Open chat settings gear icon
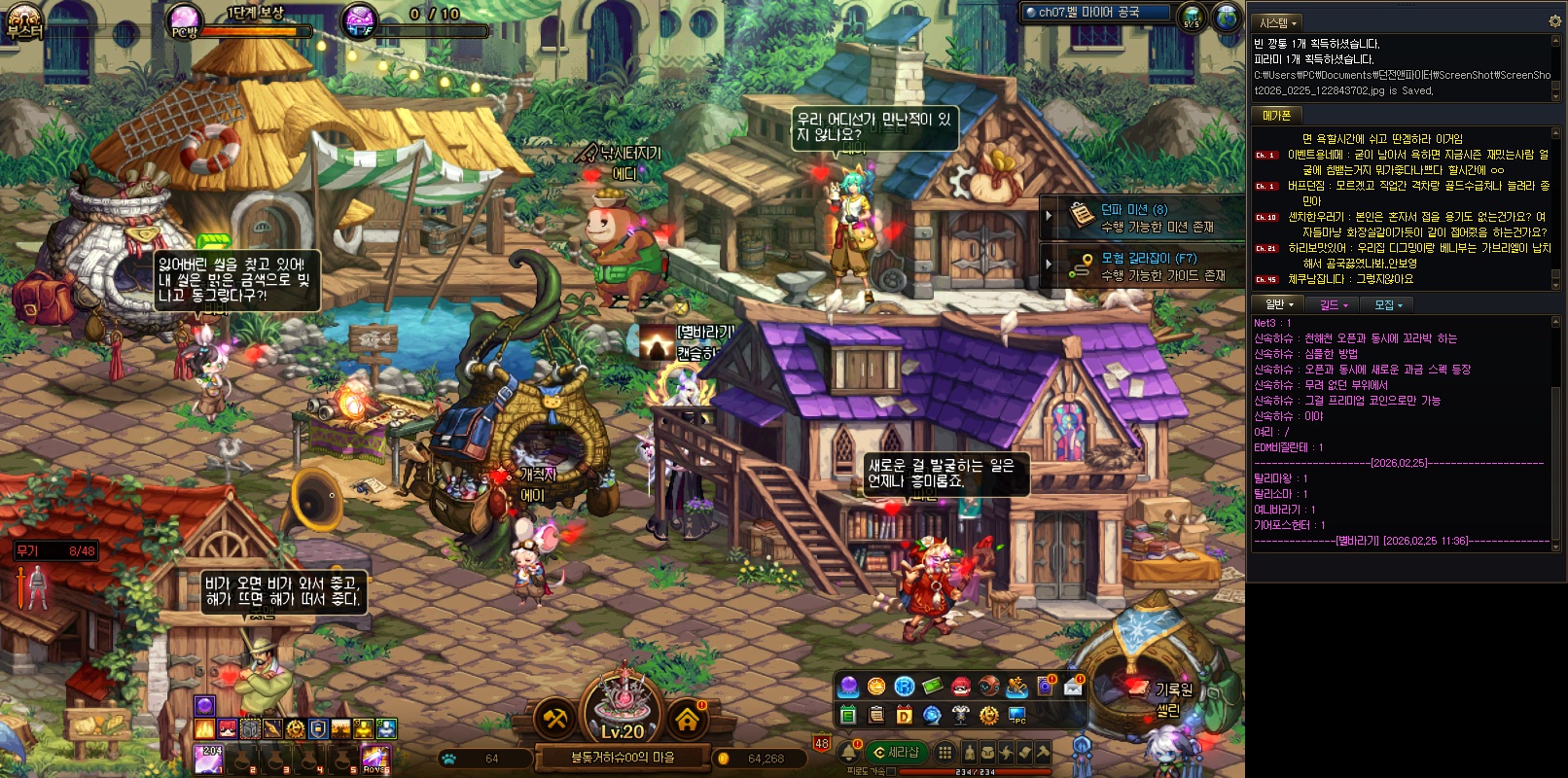Viewport: 1568px width, 778px height. click(1553, 21)
